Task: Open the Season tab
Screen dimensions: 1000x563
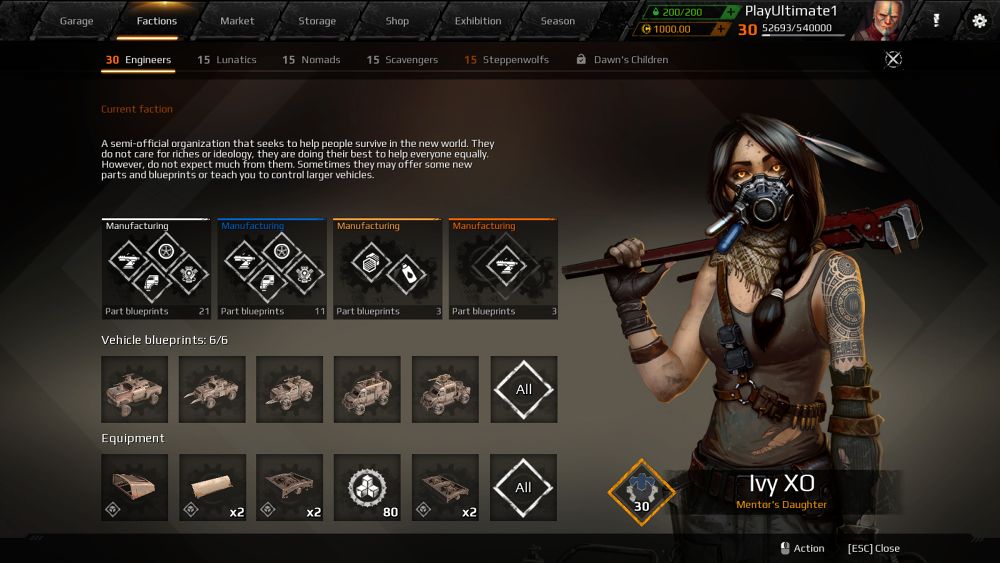Action: (x=558, y=21)
